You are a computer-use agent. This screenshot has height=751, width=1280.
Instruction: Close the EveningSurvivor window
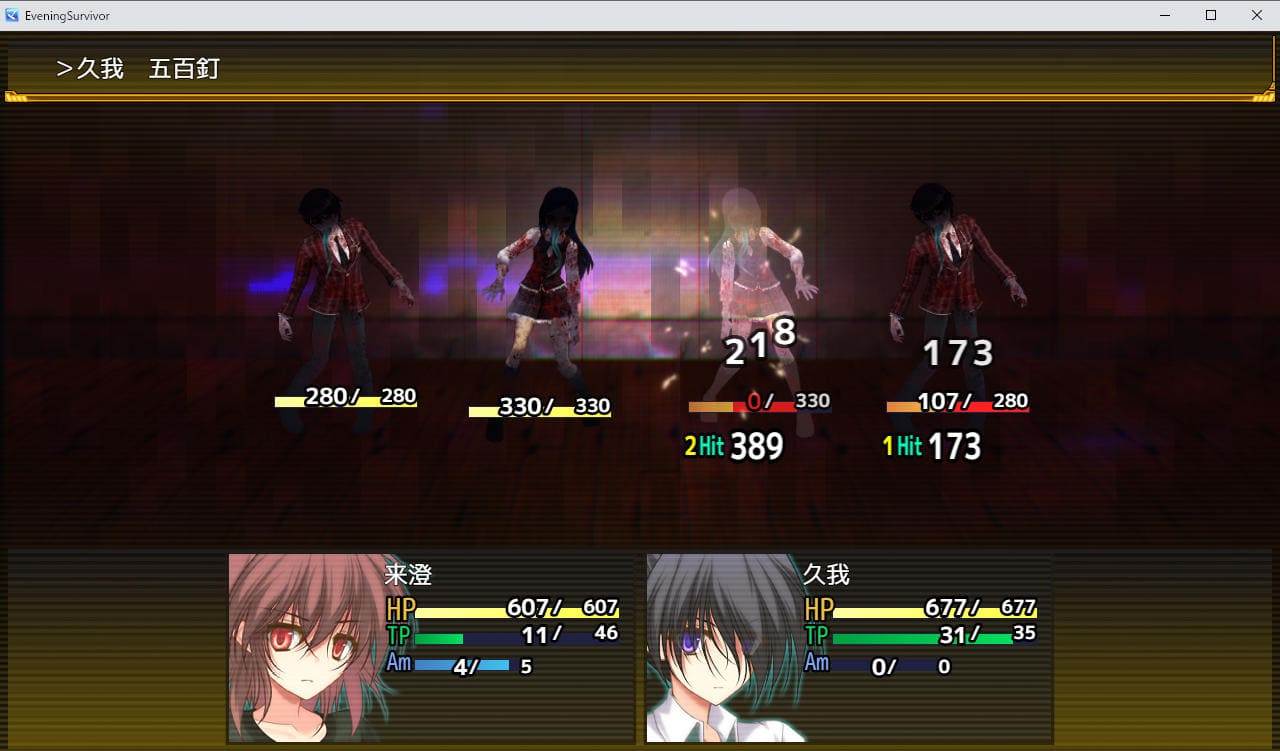pos(1256,15)
